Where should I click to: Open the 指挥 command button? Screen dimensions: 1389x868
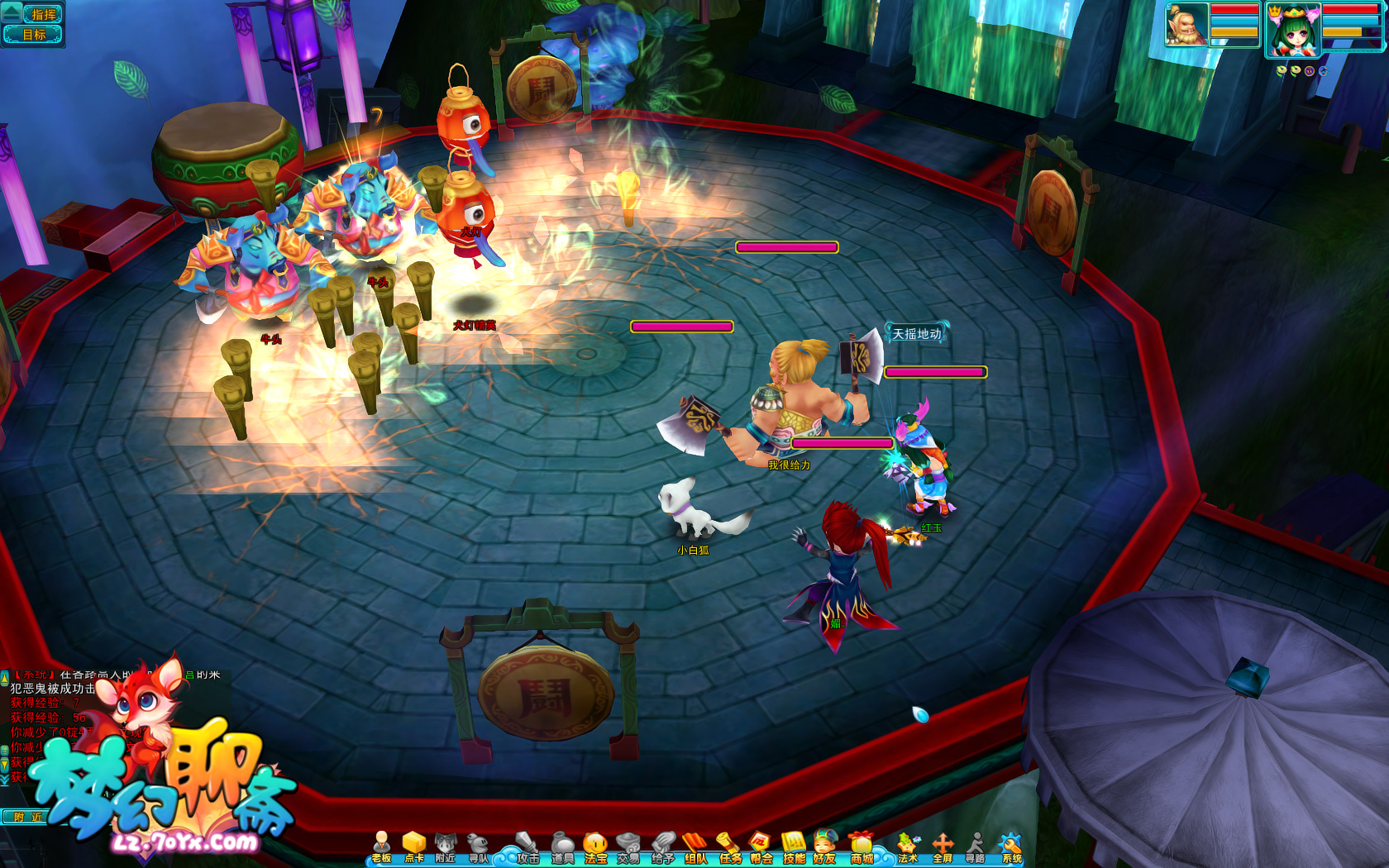pyautogui.click(x=42, y=14)
